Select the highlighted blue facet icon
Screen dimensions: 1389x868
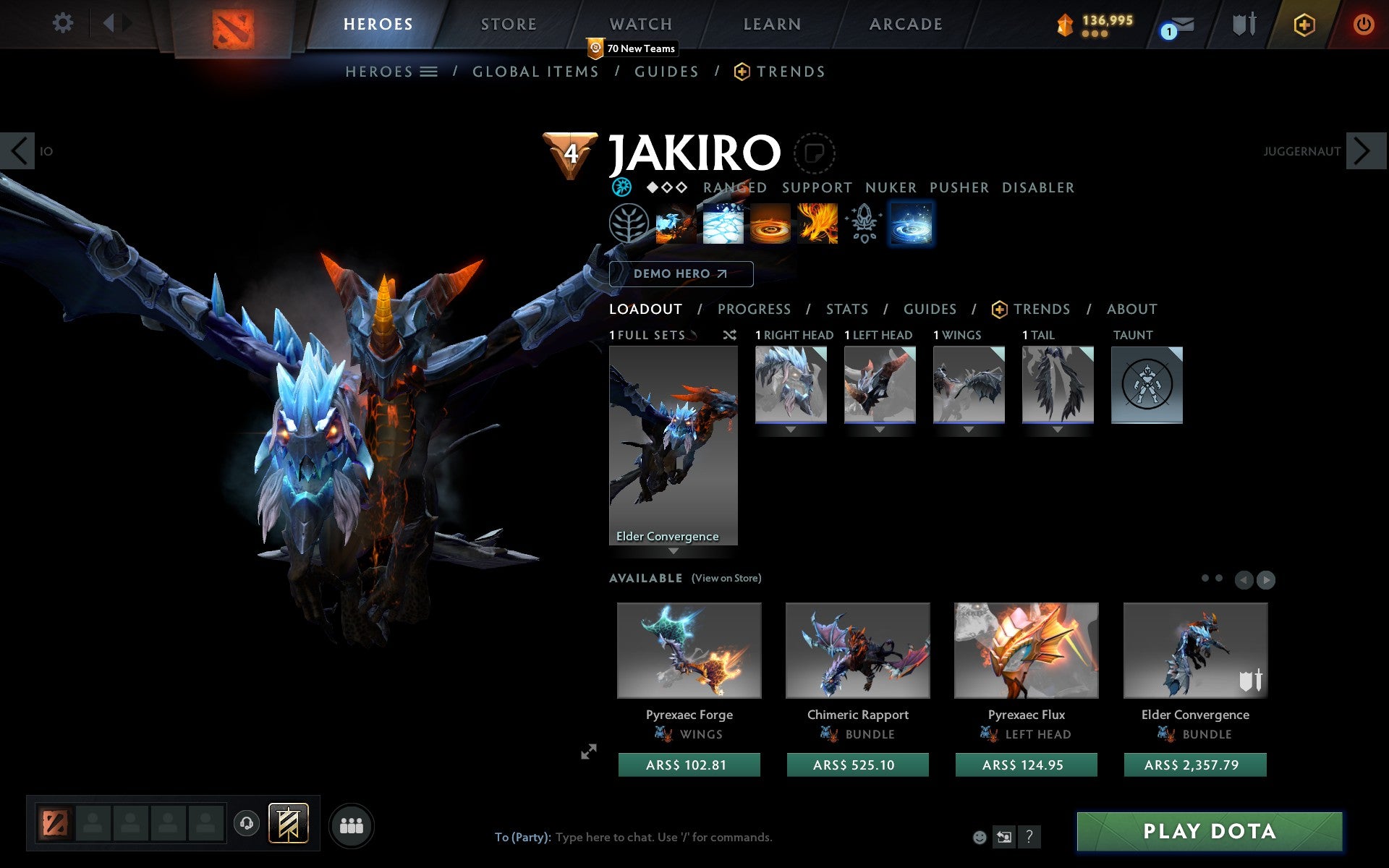(911, 224)
